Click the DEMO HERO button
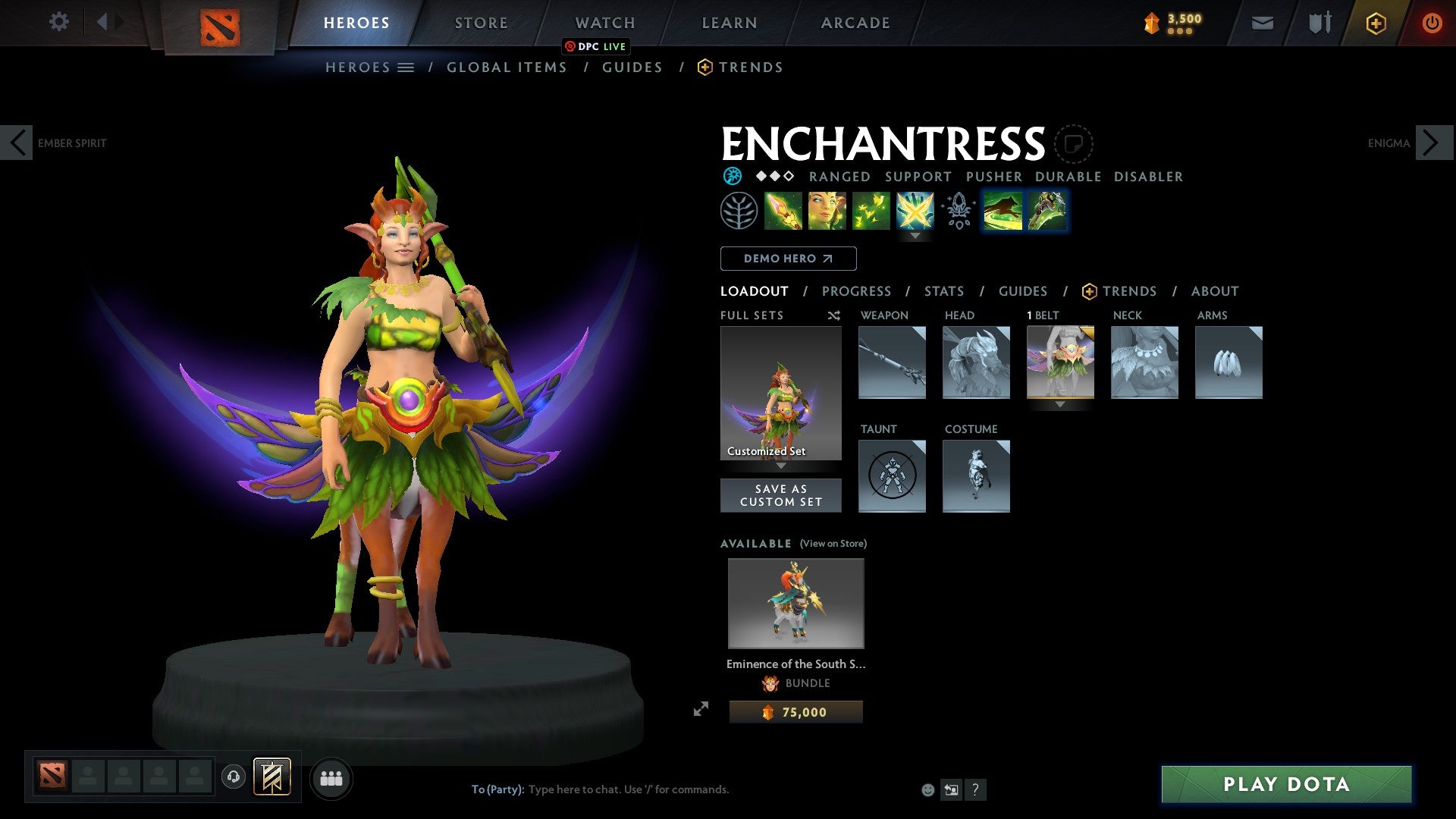Image resolution: width=1456 pixels, height=819 pixels. tap(787, 259)
